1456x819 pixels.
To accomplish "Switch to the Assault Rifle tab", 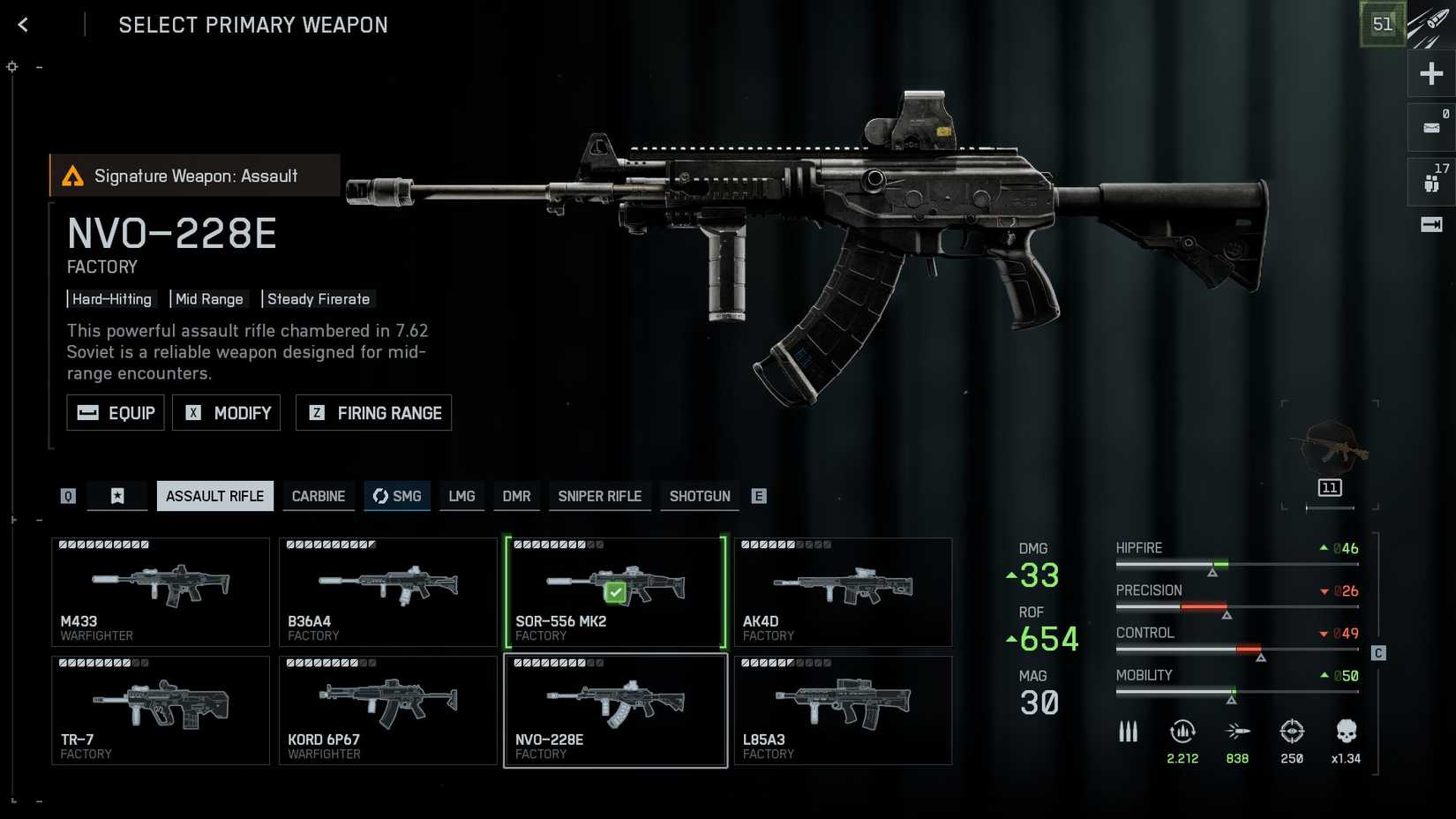I will [214, 496].
